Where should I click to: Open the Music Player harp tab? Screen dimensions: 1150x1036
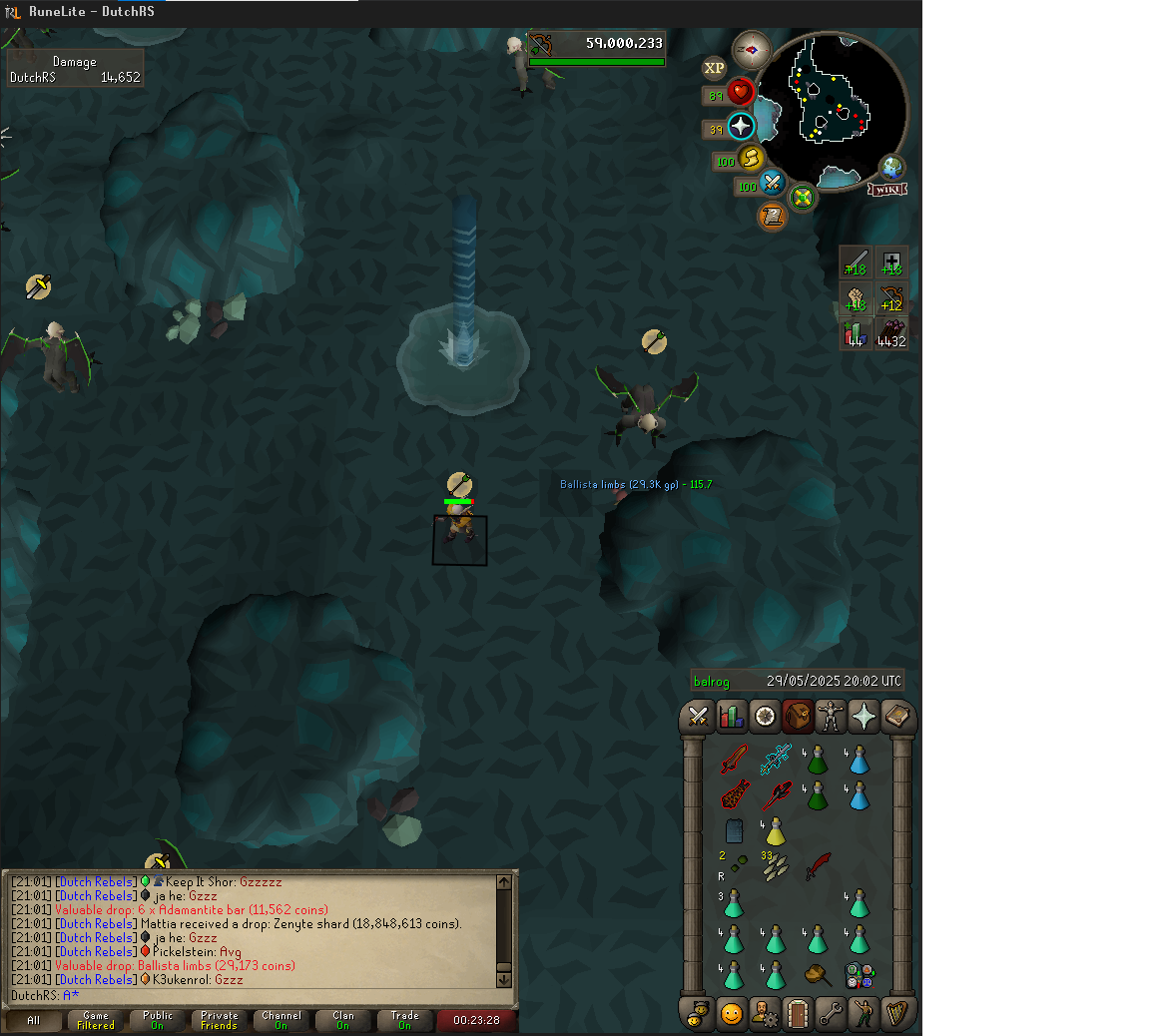tap(898, 1014)
